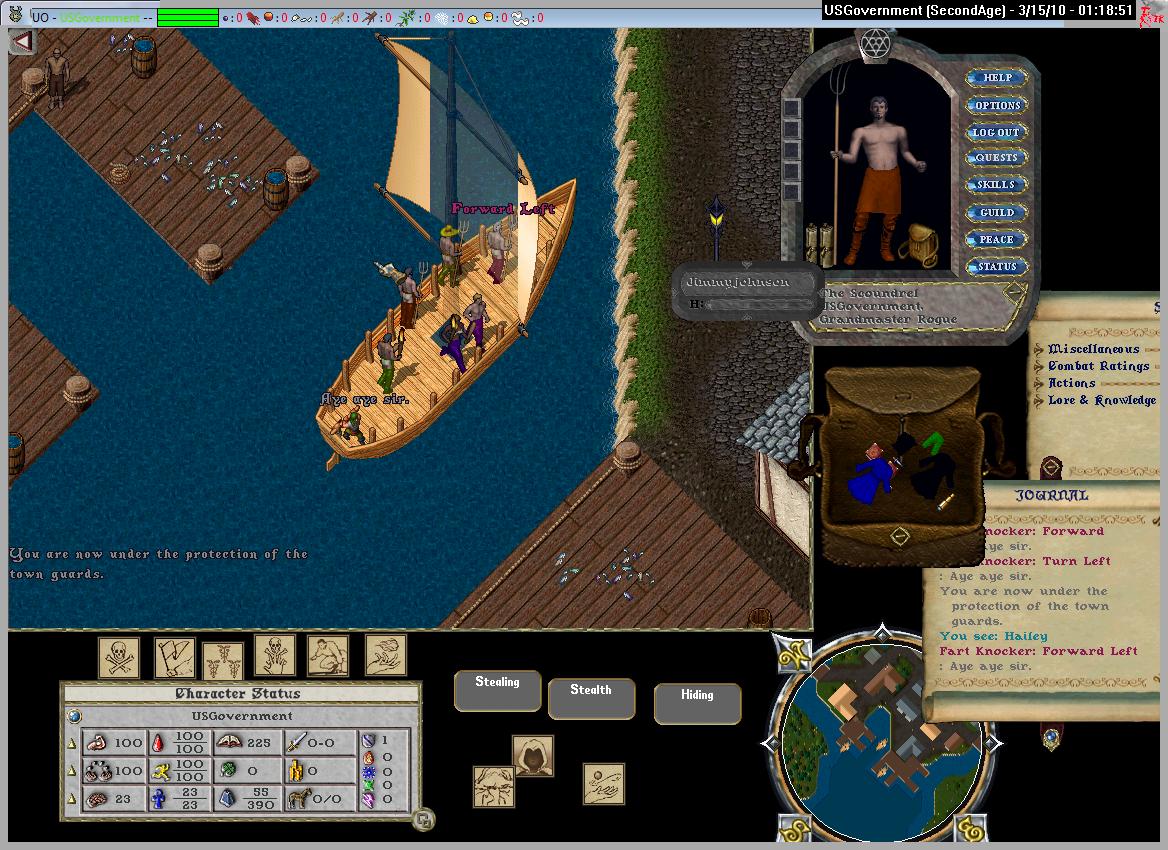Open the QUESTS log
The width and height of the screenshot is (1168, 850).
tap(996, 158)
